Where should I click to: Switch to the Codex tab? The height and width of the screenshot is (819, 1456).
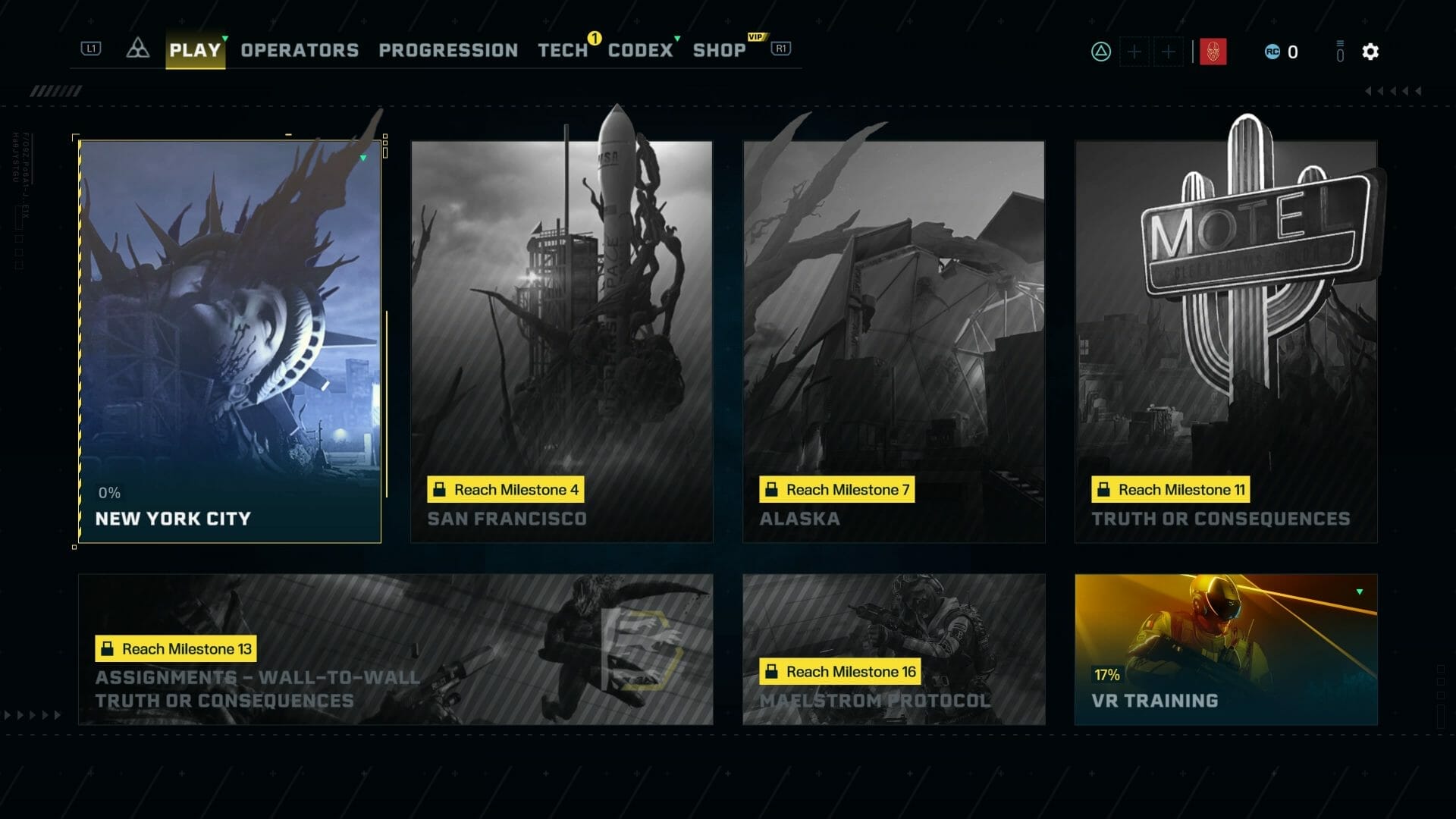click(x=640, y=50)
